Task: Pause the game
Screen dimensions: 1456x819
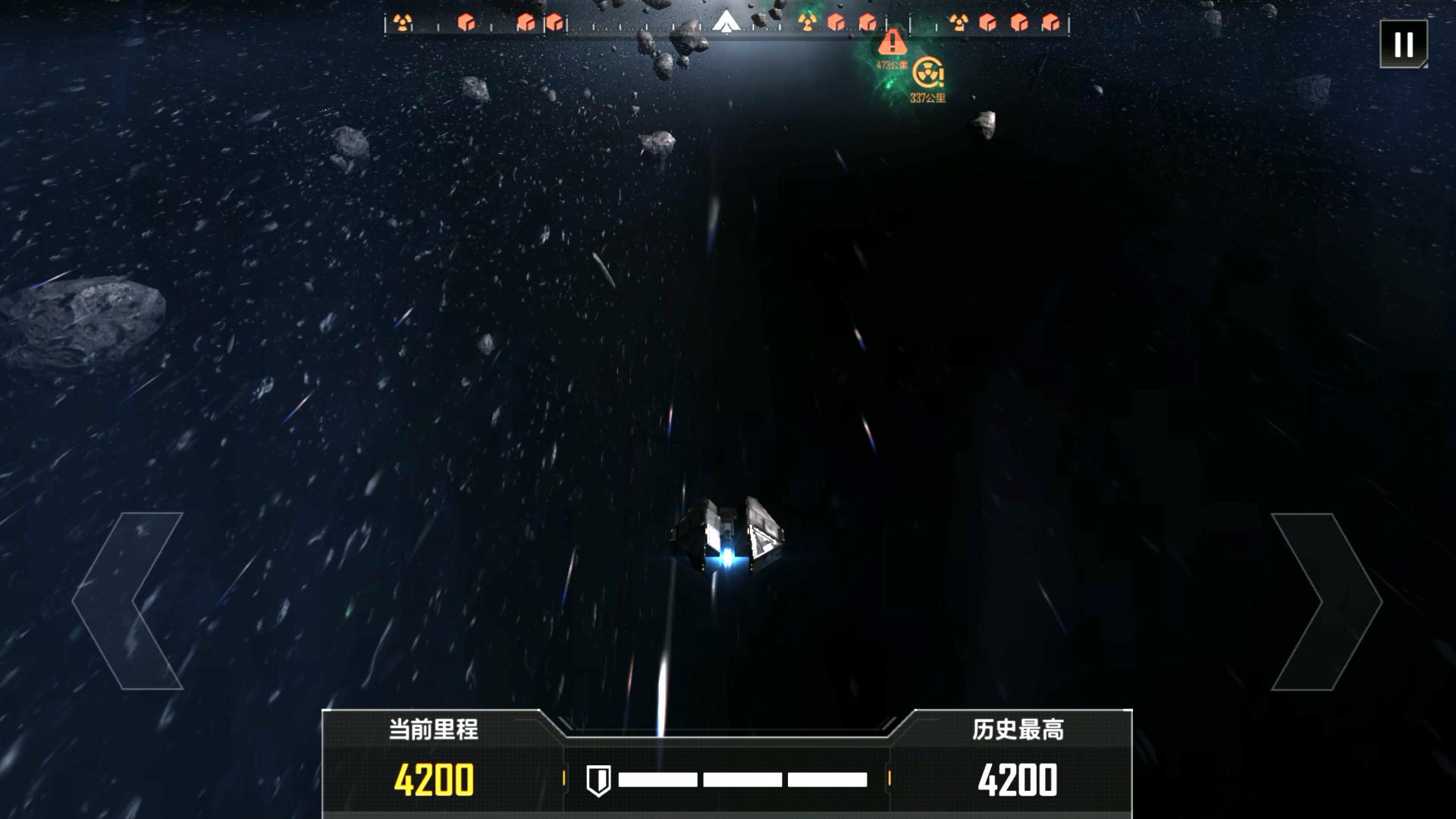Action: pos(1403,45)
